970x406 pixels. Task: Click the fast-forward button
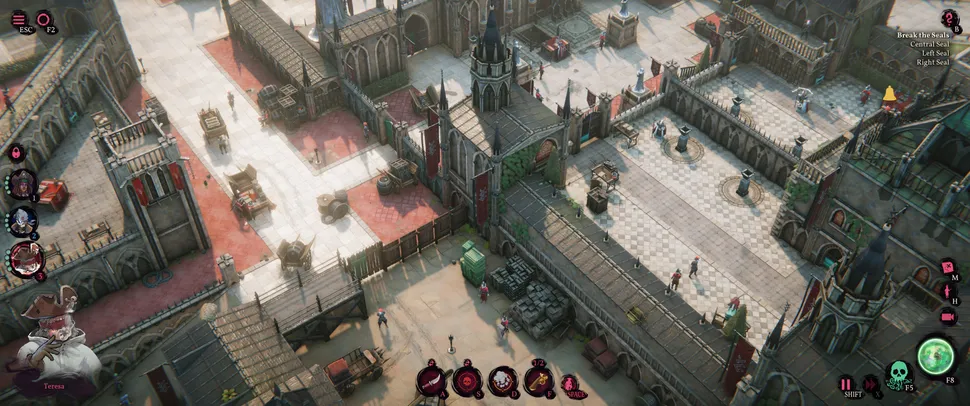tap(869, 383)
